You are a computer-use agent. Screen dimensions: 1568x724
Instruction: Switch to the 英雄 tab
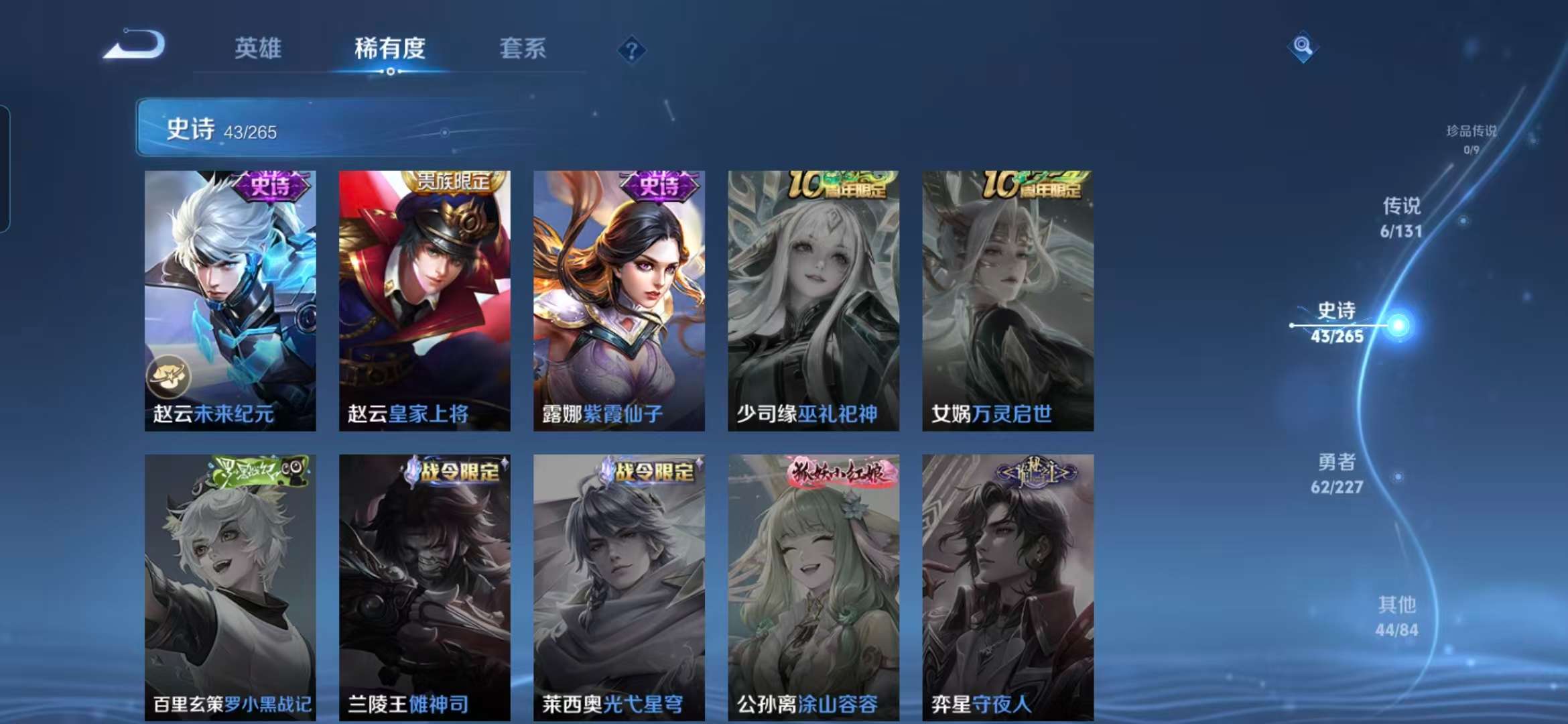pyautogui.click(x=257, y=49)
